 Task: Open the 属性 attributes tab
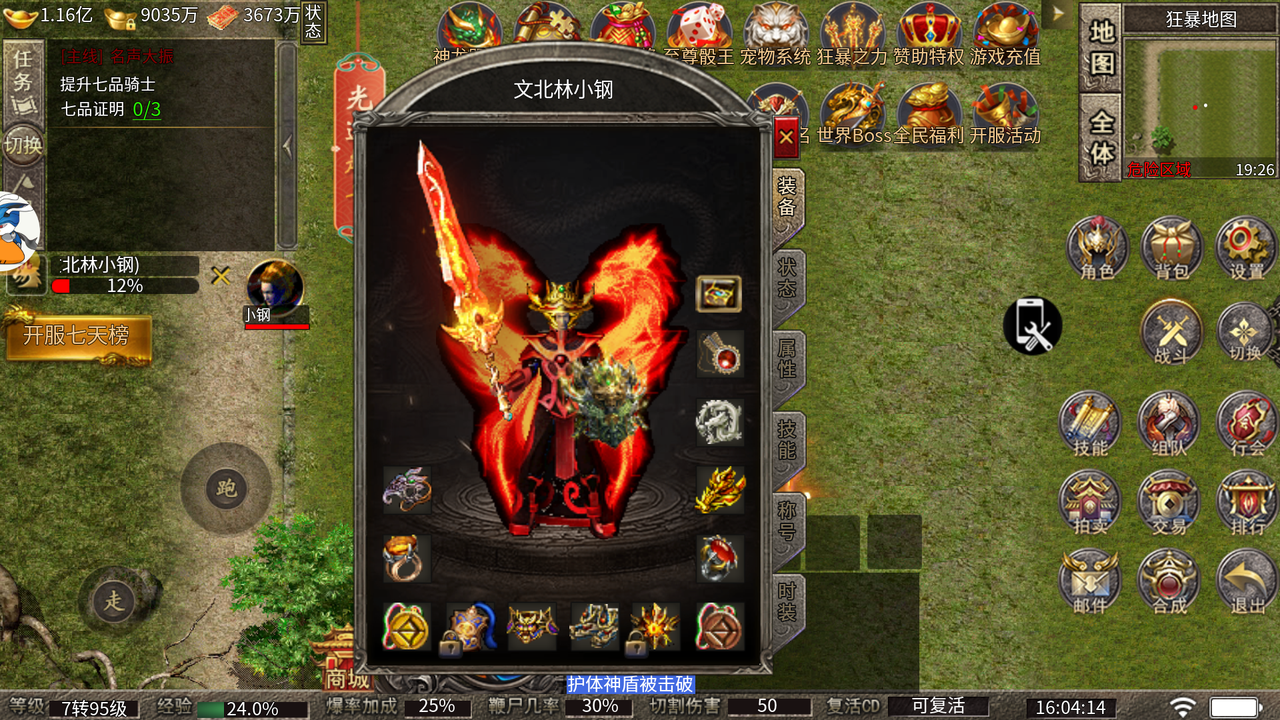(x=788, y=358)
